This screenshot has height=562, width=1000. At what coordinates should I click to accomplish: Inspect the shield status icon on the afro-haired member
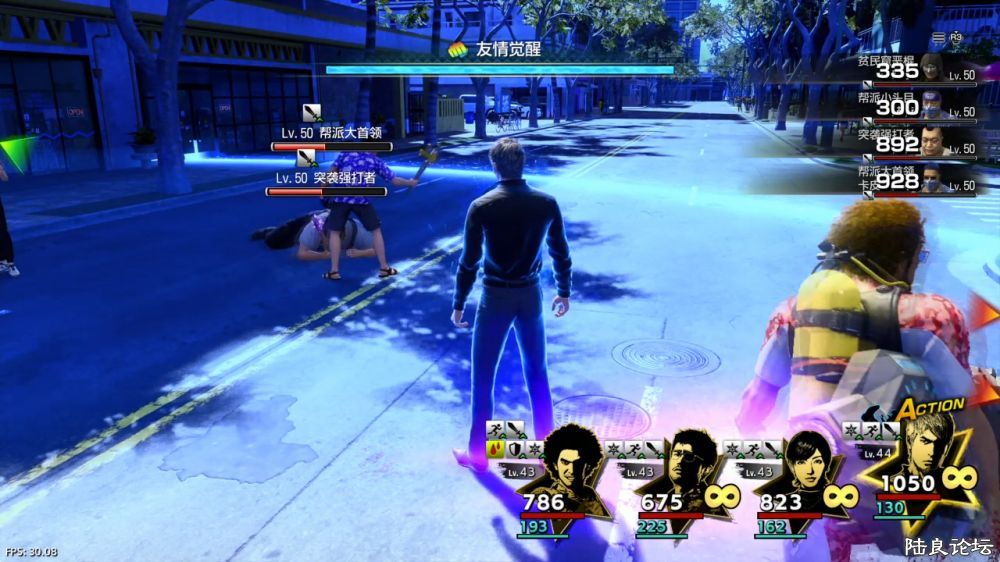coord(515,449)
